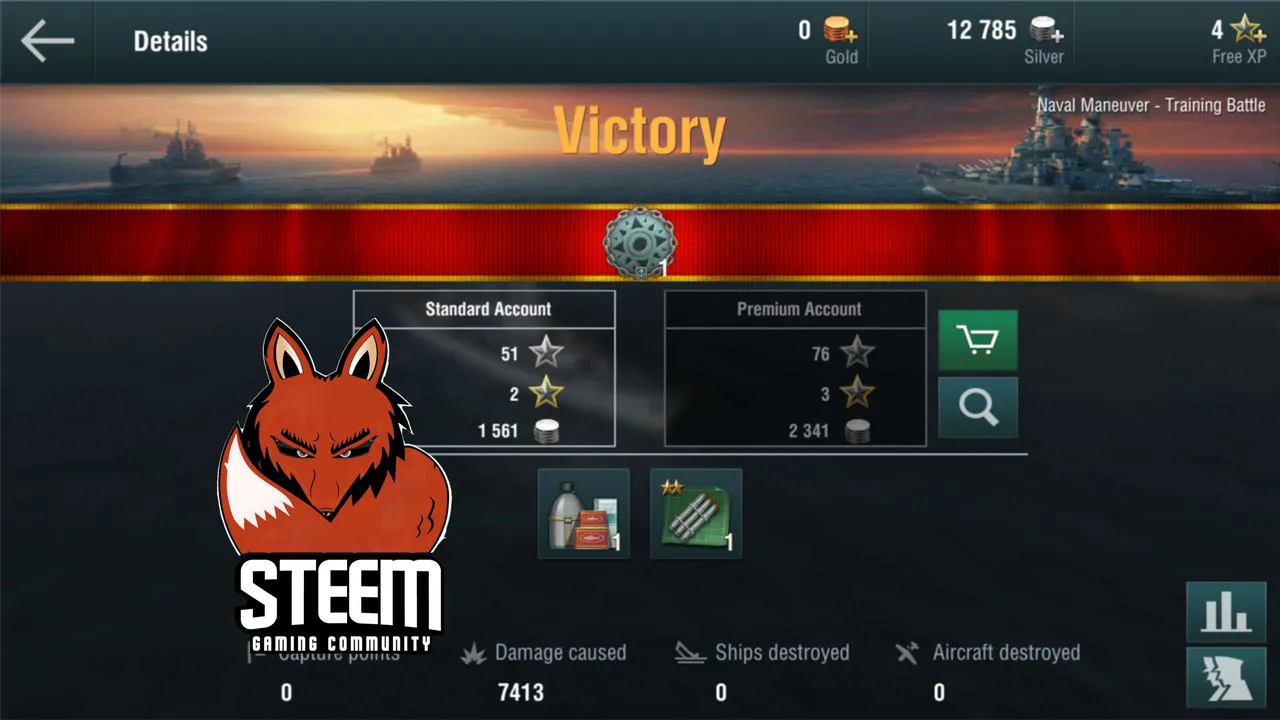Add more Gold currency

tap(840, 32)
